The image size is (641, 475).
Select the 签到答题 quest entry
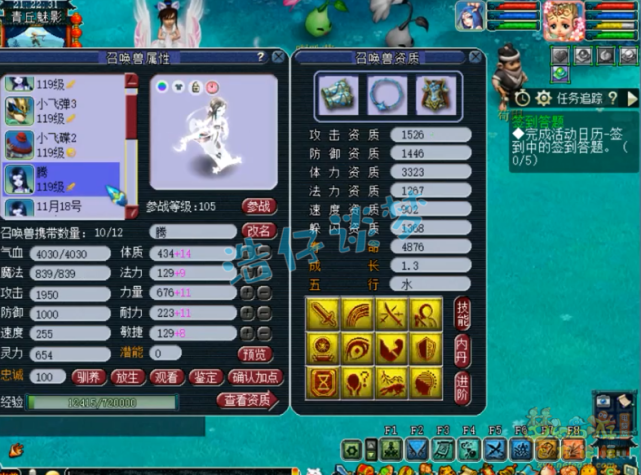pos(535,119)
